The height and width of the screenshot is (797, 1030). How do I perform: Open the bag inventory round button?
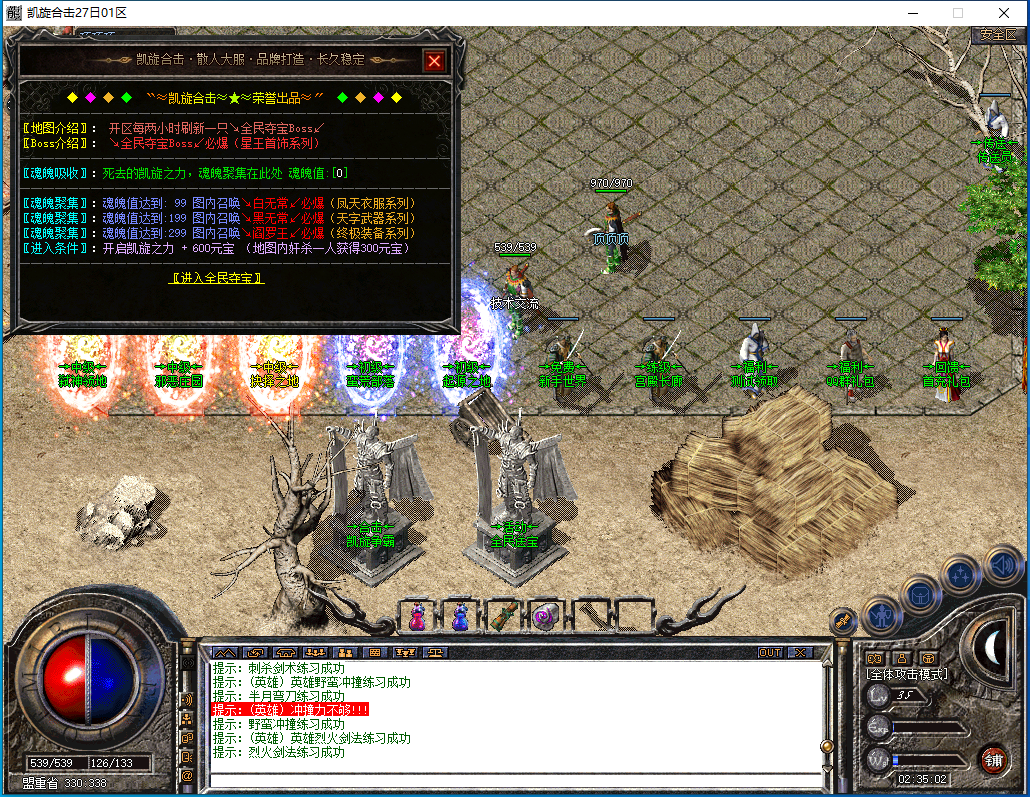click(920, 595)
